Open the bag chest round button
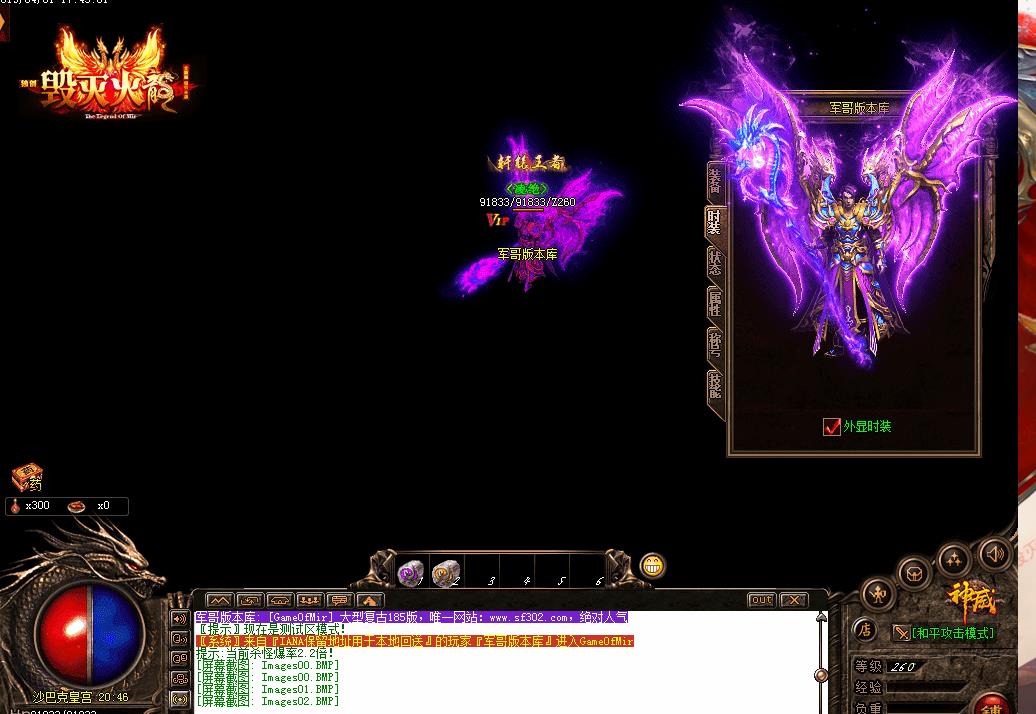This screenshot has width=1036, height=714. pos(914,573)
